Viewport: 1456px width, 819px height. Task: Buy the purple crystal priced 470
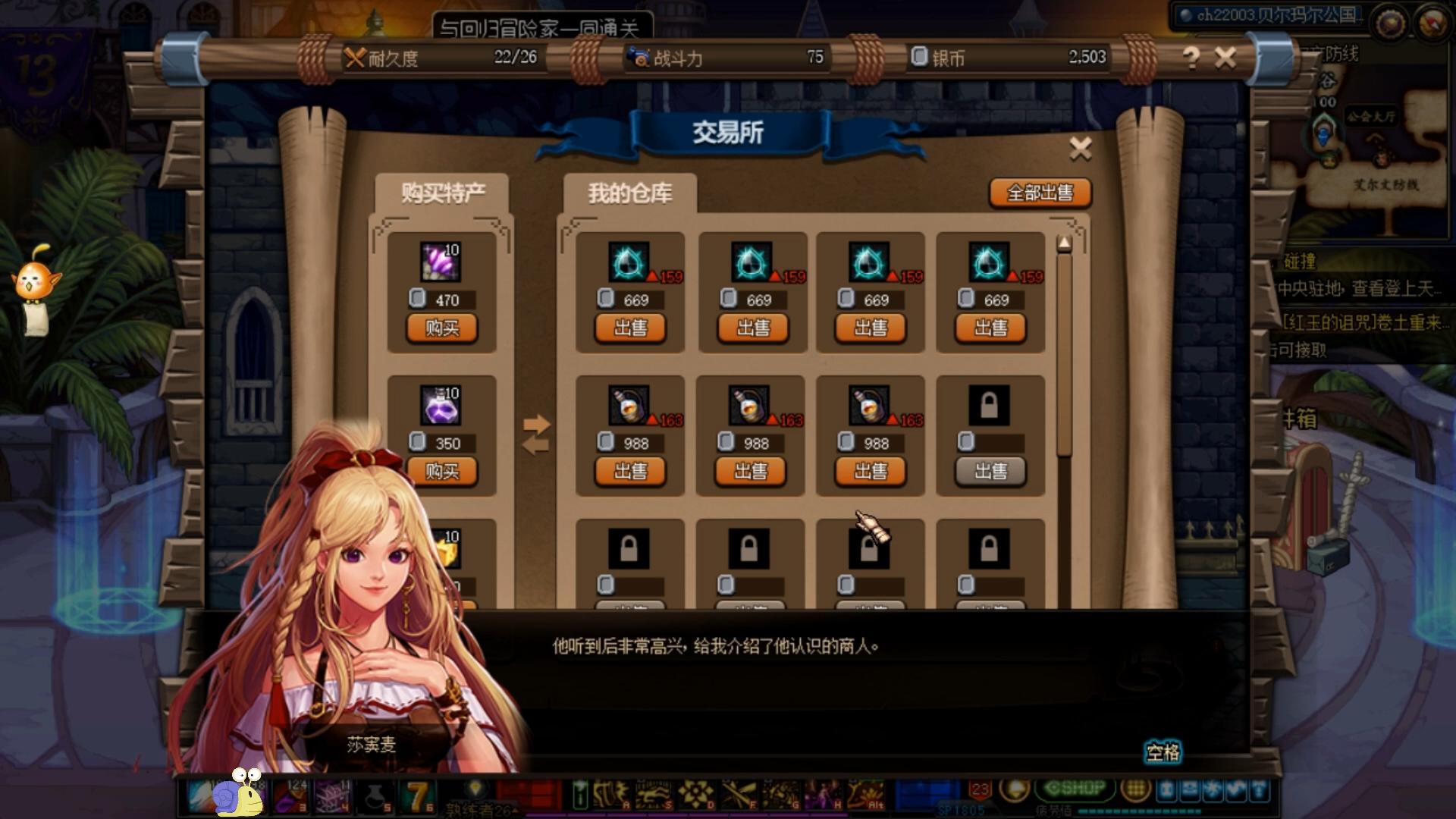click(442, 328)
